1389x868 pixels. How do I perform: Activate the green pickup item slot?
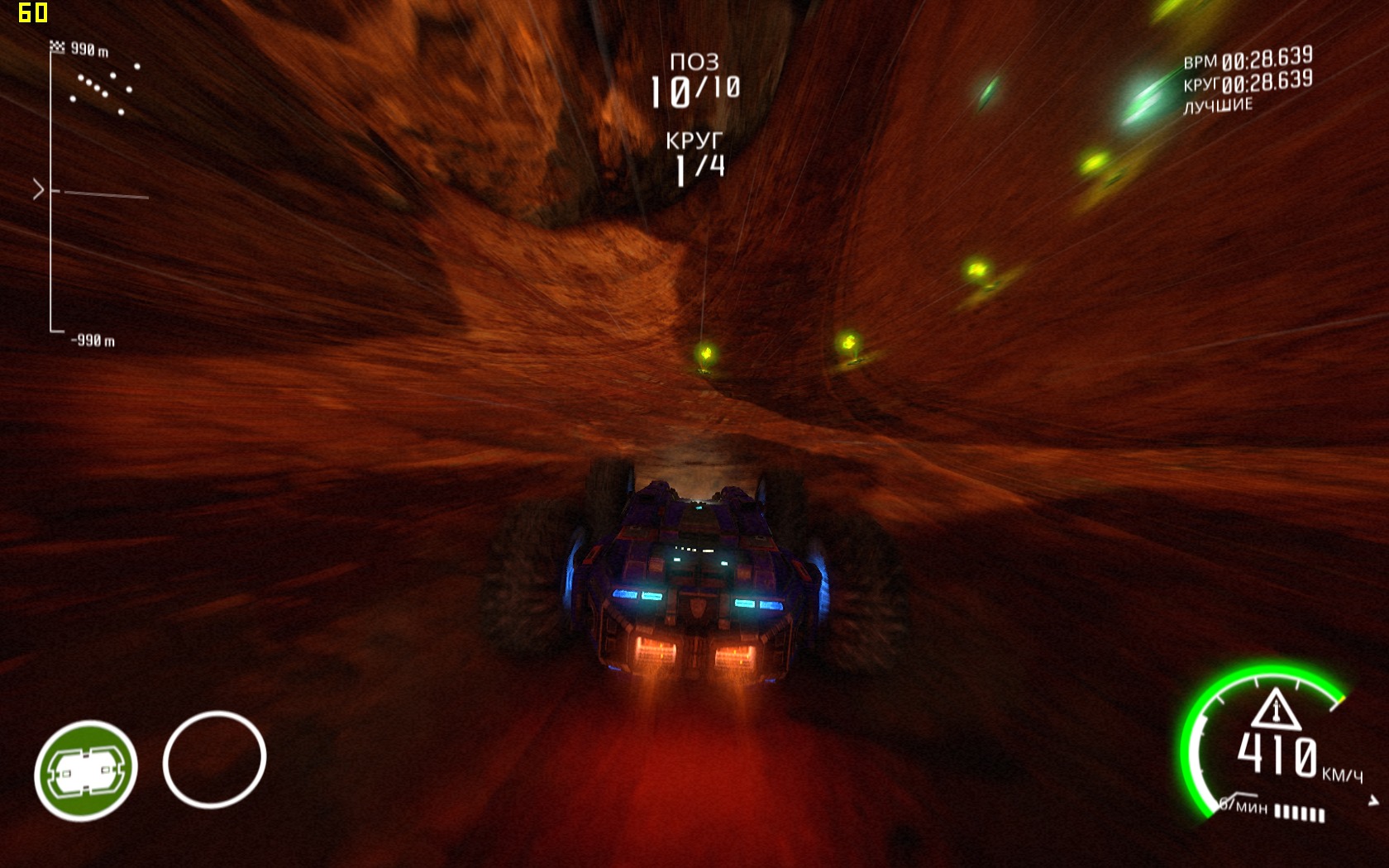[x=85, y=770]
